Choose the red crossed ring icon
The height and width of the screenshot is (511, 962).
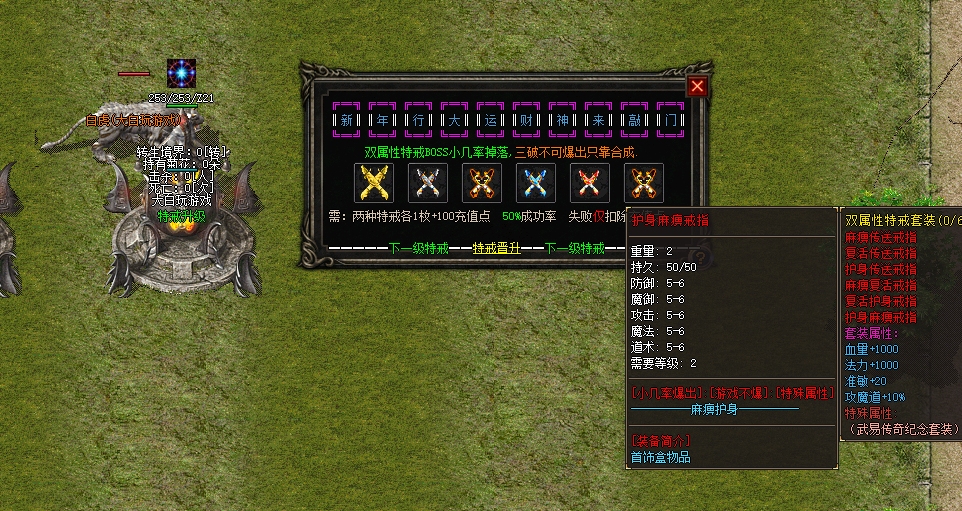[x=587, y=183]
